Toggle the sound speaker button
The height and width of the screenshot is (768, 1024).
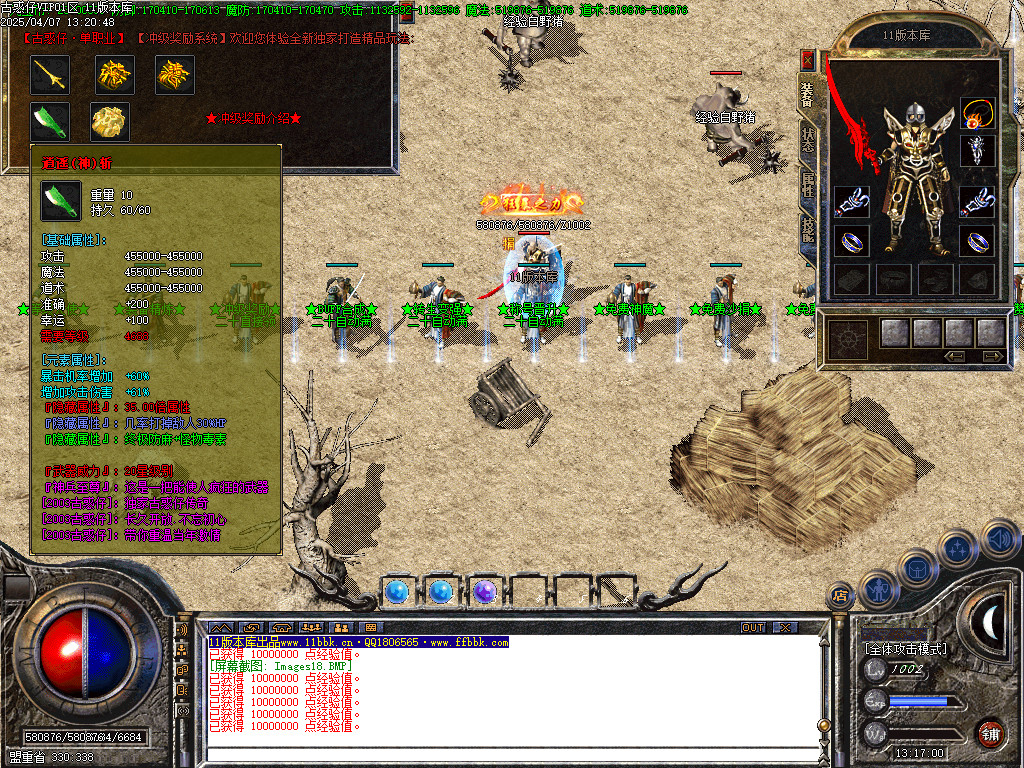click(1001, 539)
